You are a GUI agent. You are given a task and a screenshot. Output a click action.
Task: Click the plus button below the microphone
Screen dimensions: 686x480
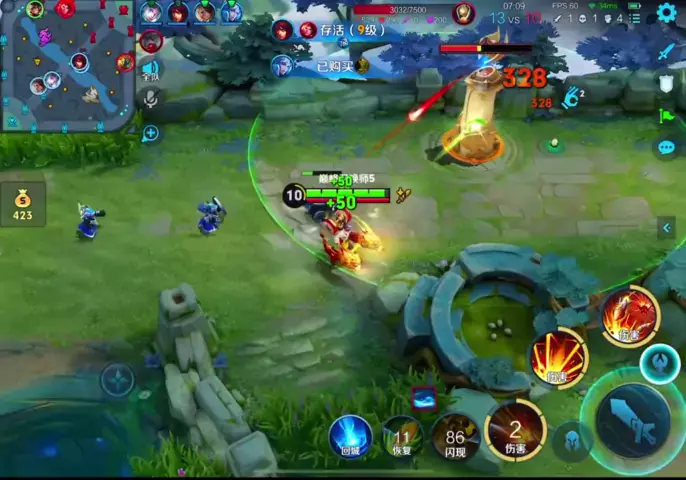pyautogui.click(x=150, y=133)
